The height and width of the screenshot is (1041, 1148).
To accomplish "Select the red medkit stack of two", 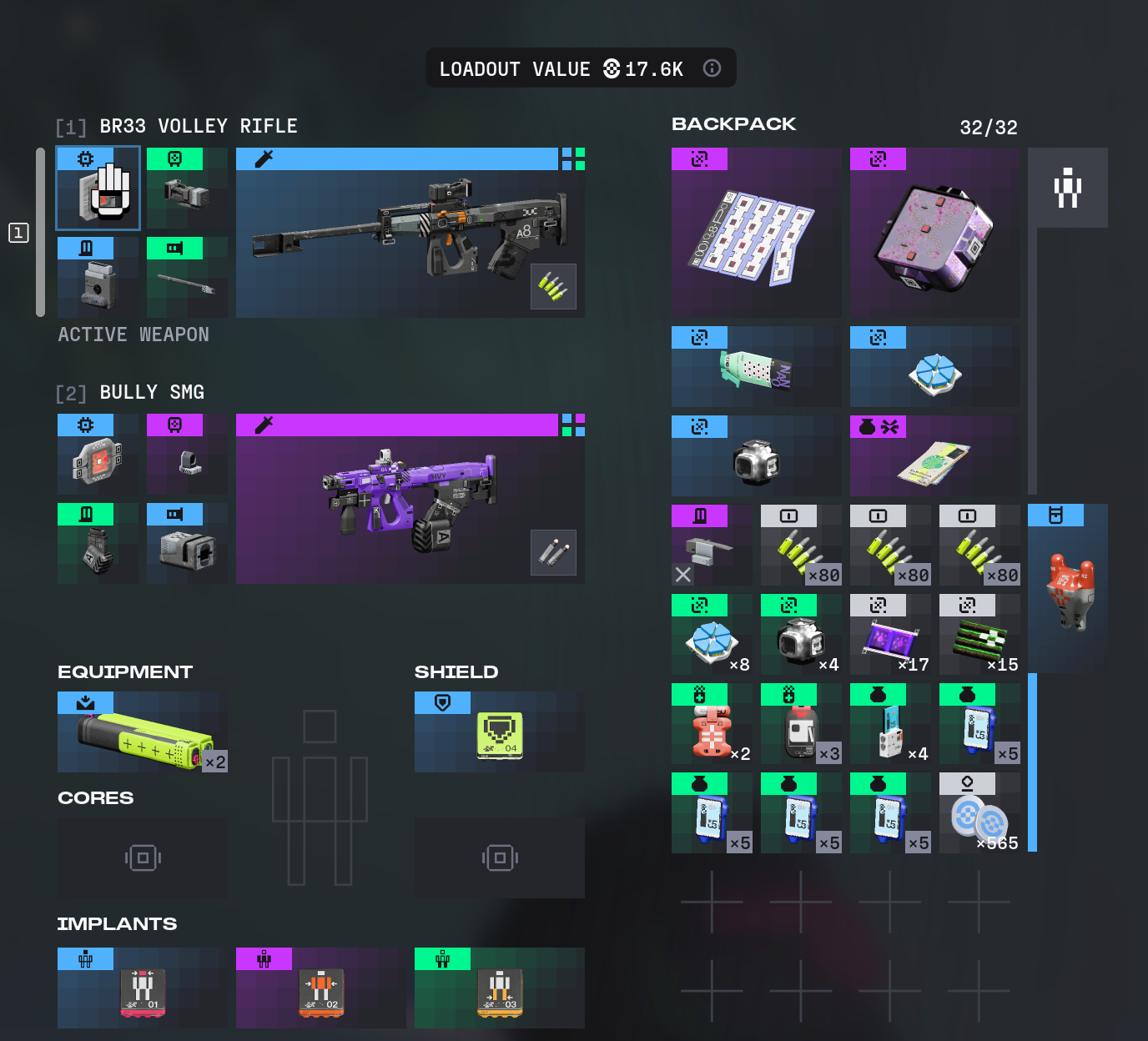I will pos(712,724).
